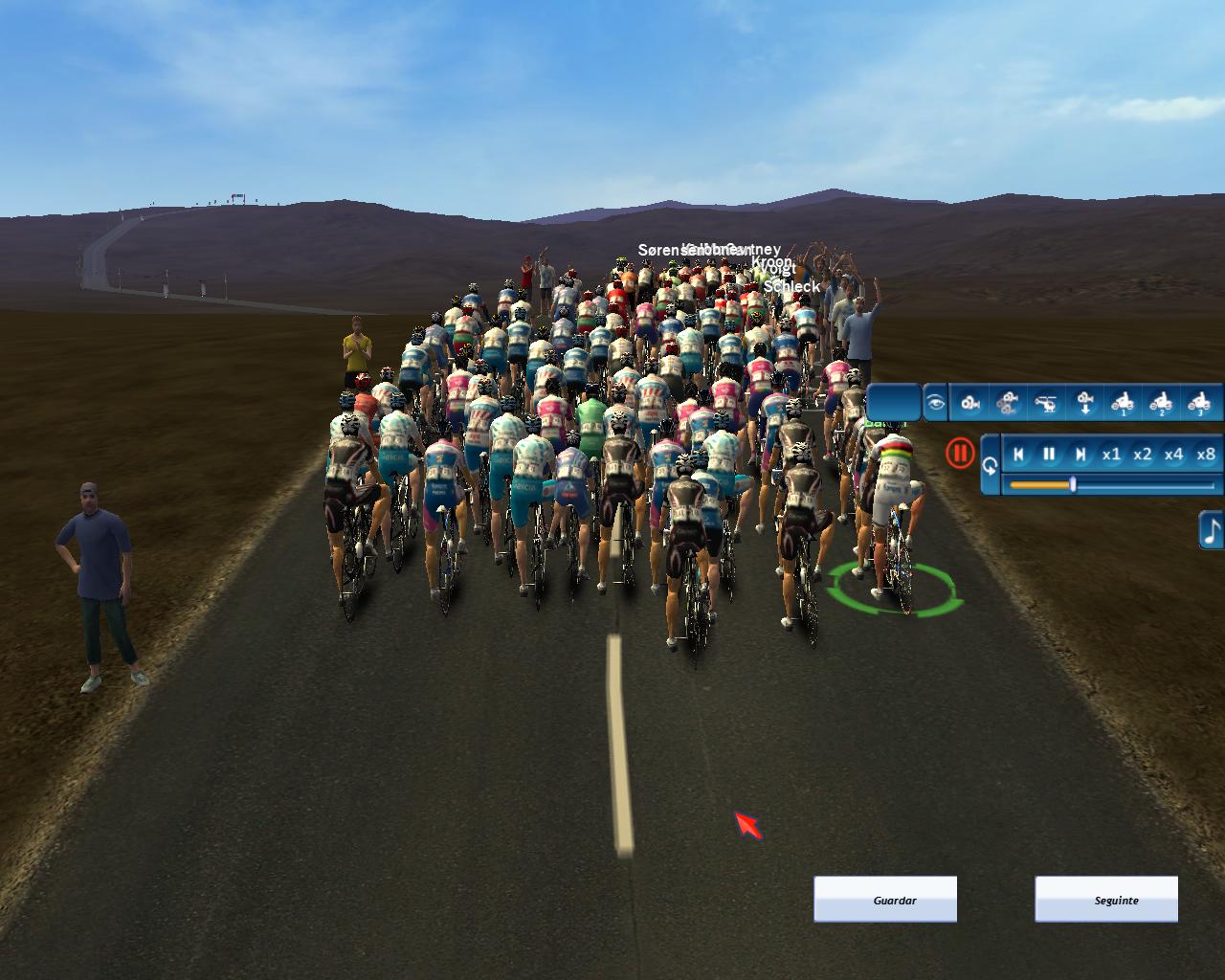Pause the replay in the playback bar

tap(1049, 455)
